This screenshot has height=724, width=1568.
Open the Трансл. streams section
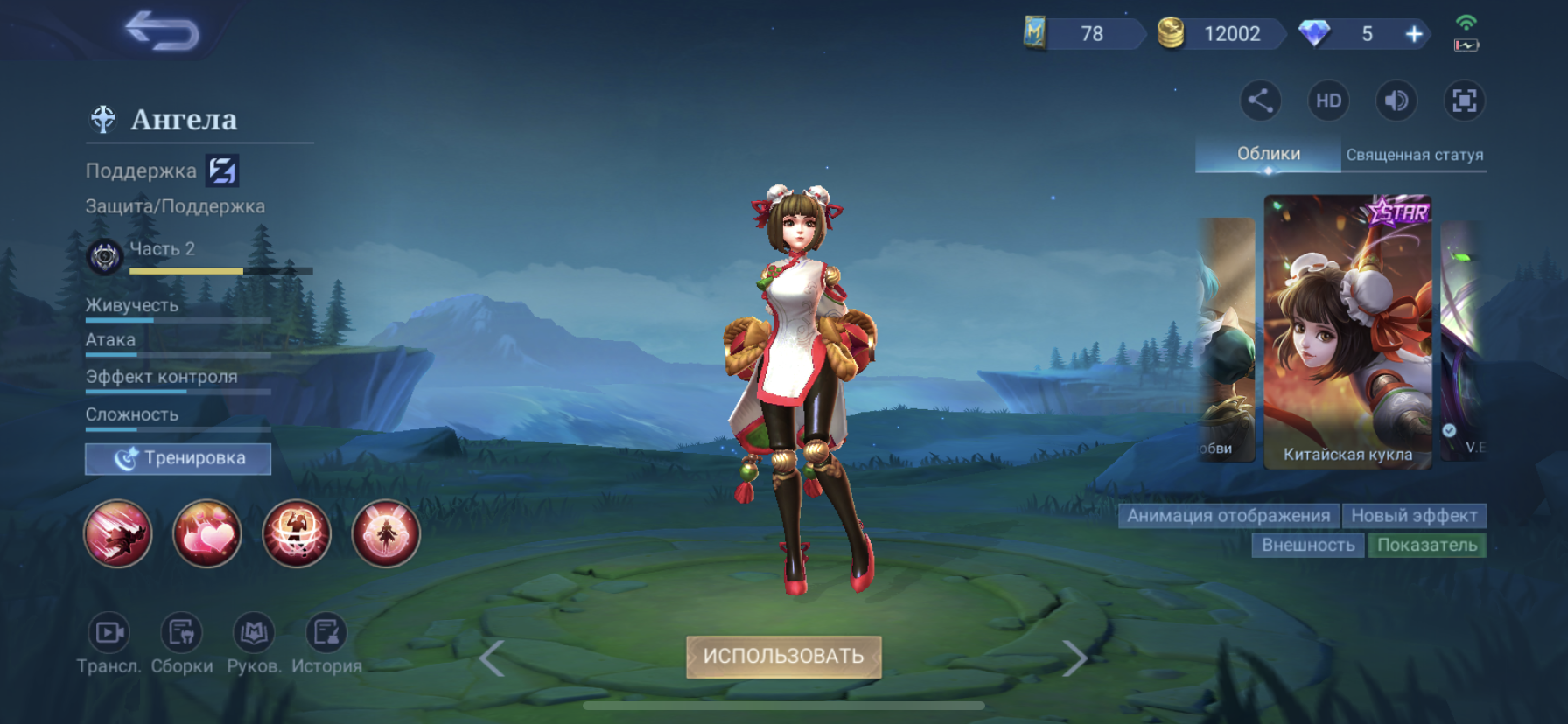(109, 643)
